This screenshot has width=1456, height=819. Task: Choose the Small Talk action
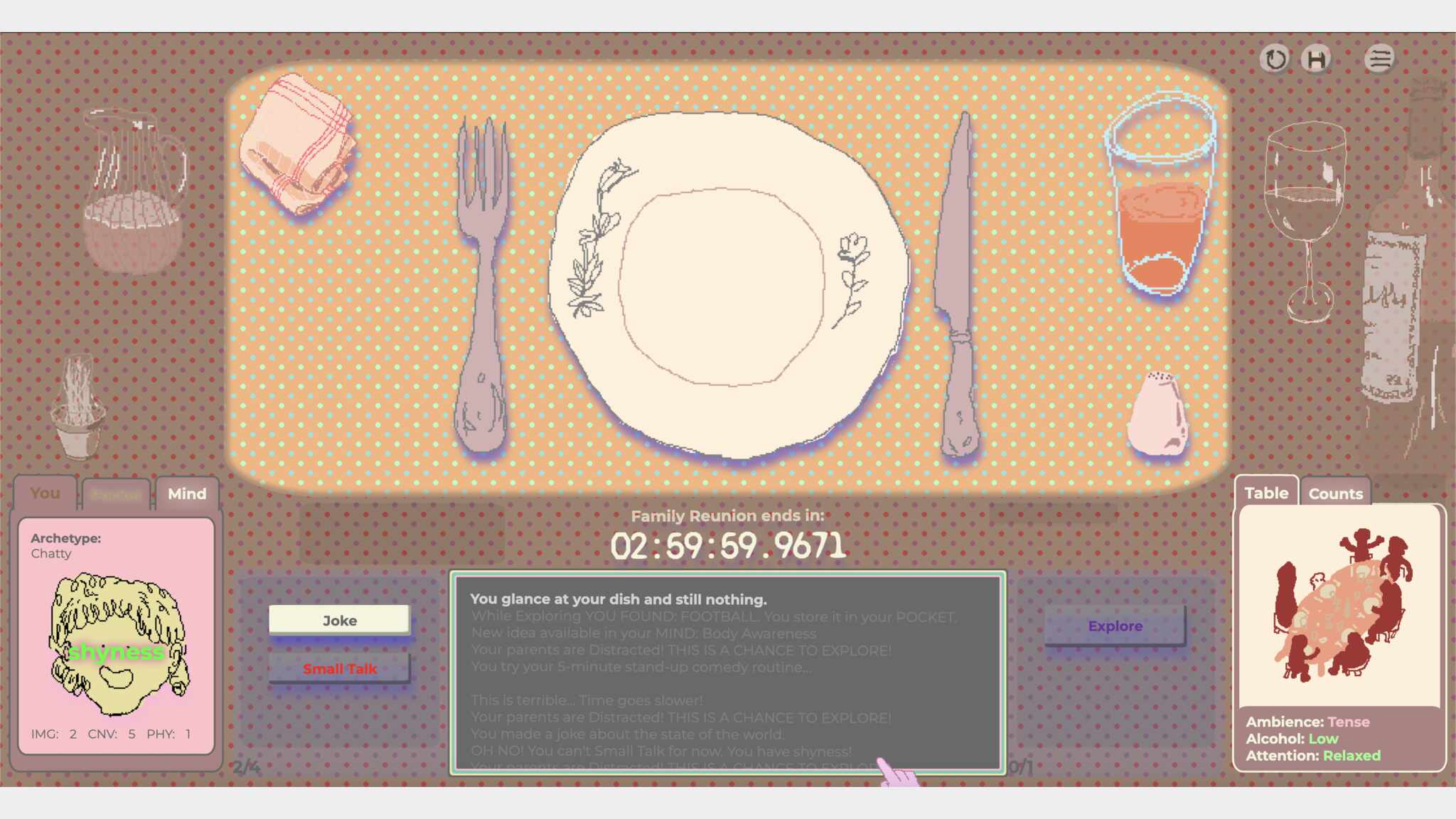tap(339, 668)
